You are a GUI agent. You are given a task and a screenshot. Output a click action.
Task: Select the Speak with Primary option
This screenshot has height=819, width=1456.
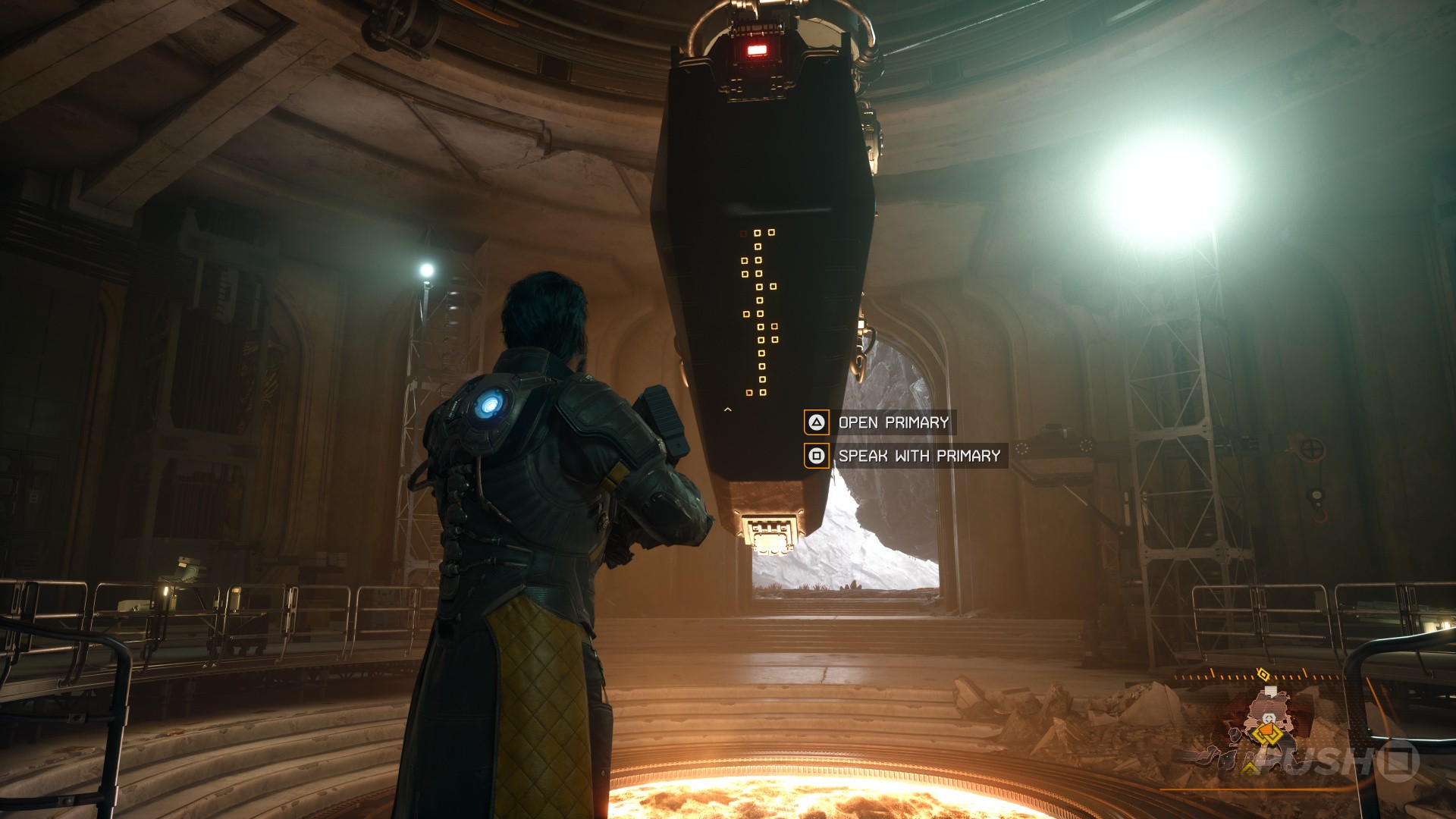pyautogui.click(x=905, y=456)
